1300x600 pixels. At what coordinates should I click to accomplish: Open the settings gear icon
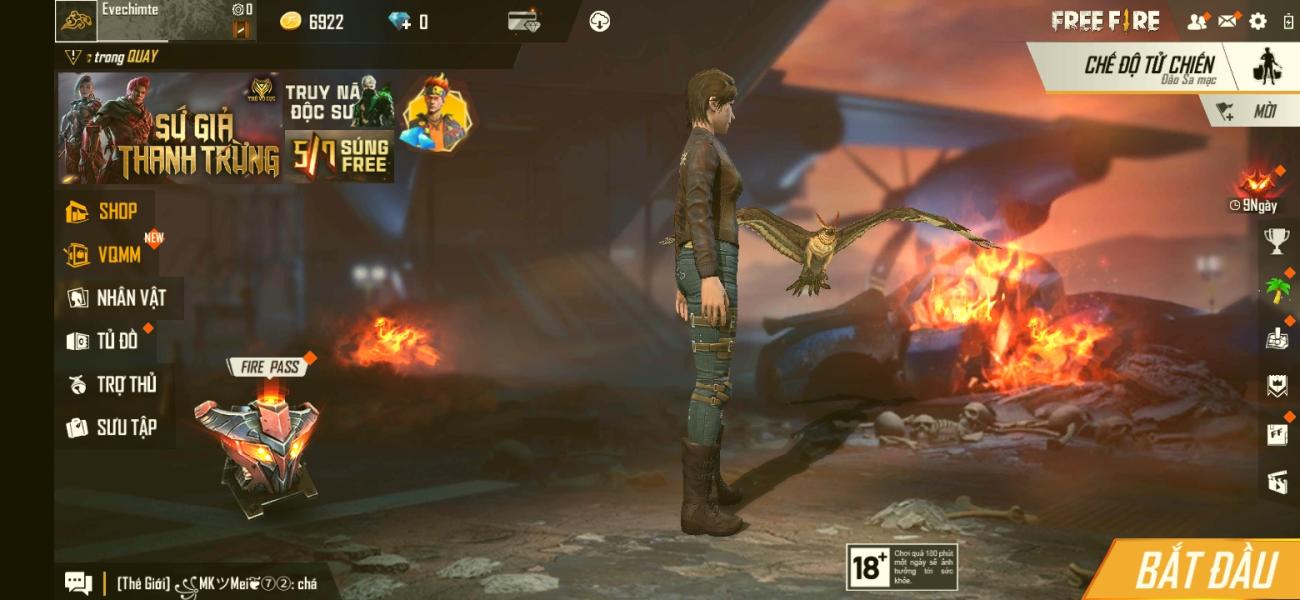pyautogui.click(x=1258, y=21)
